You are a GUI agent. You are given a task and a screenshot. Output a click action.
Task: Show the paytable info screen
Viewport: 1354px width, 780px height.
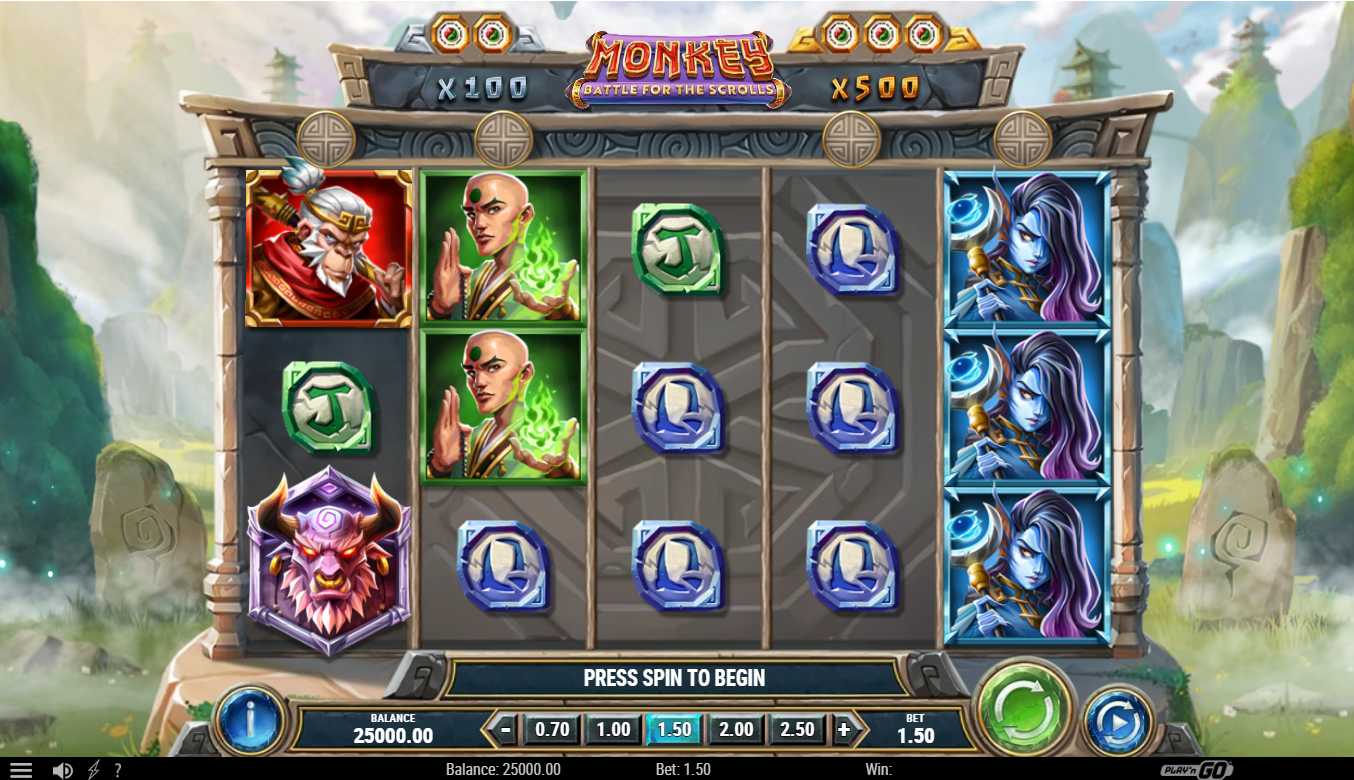tap(248, 720)
